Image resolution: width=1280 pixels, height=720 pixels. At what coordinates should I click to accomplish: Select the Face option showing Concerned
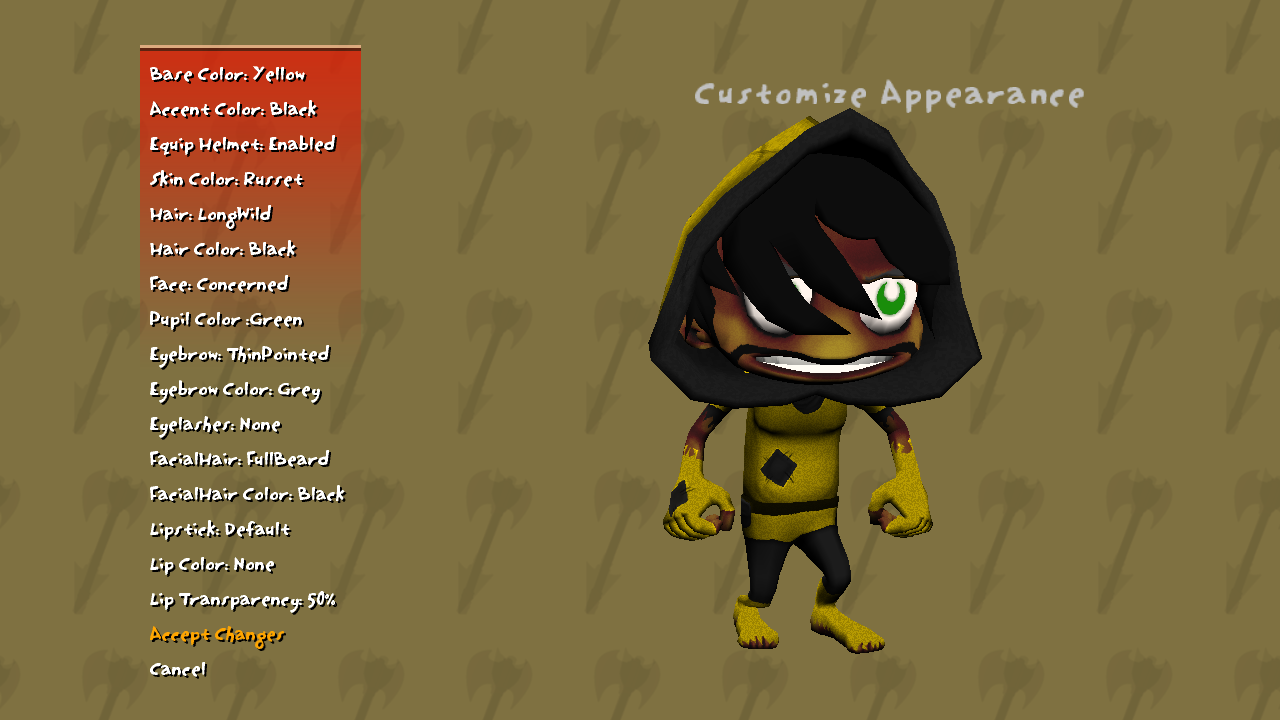pos(218,285)
